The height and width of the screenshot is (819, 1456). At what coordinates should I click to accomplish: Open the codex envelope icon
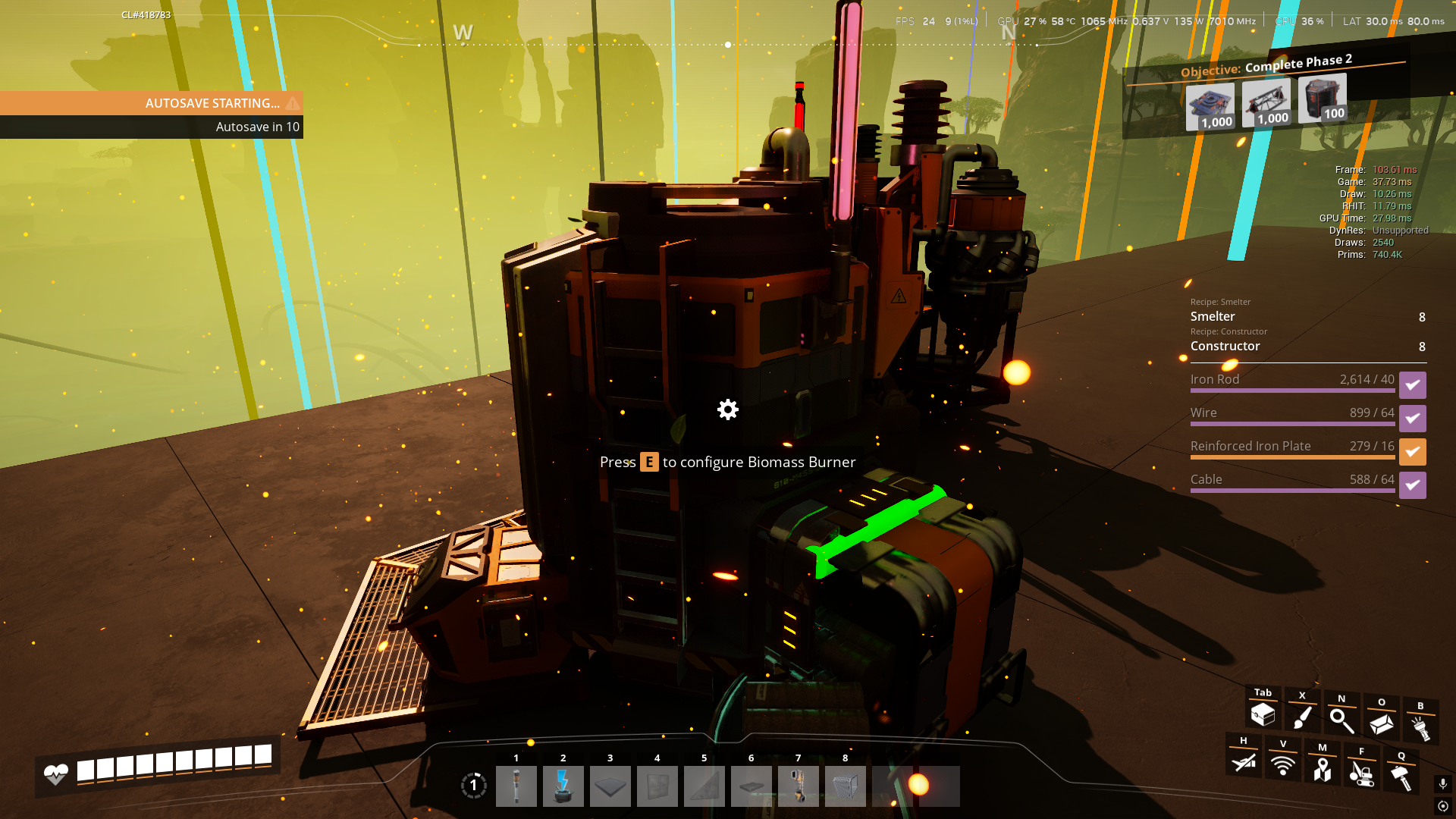[1381, 723]
